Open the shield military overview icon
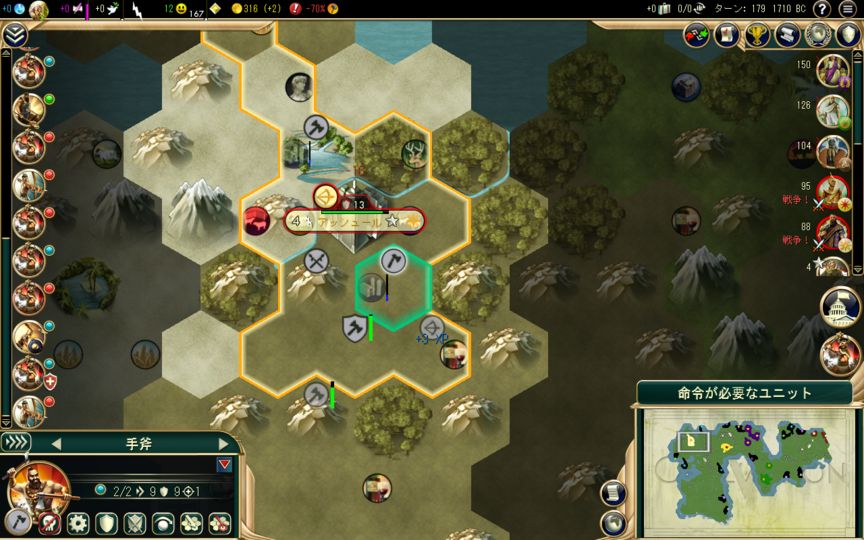Viewport: 864px width, 540px height. pyautogui.click(x=847, y=35)
